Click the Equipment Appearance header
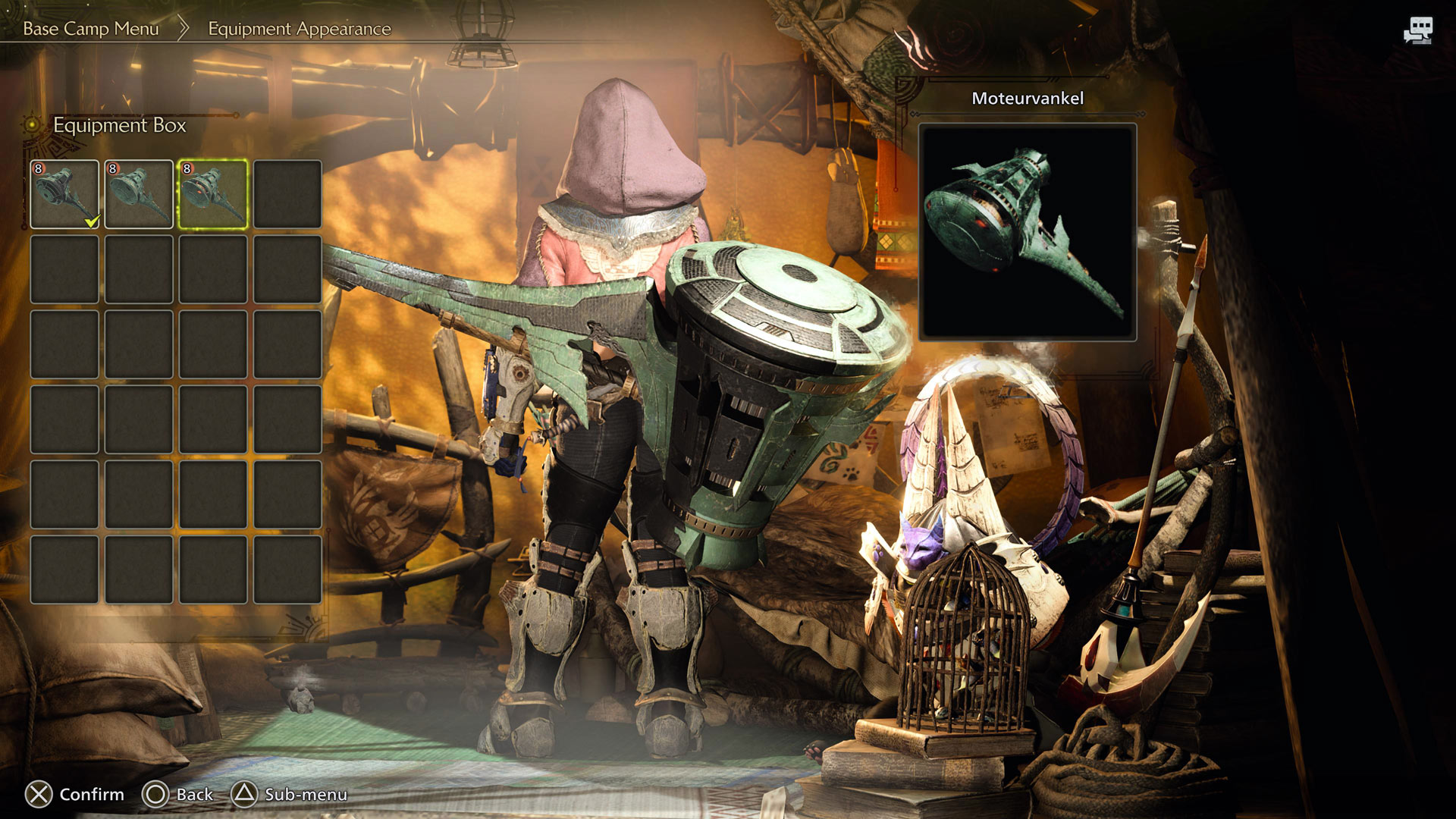 298,29
